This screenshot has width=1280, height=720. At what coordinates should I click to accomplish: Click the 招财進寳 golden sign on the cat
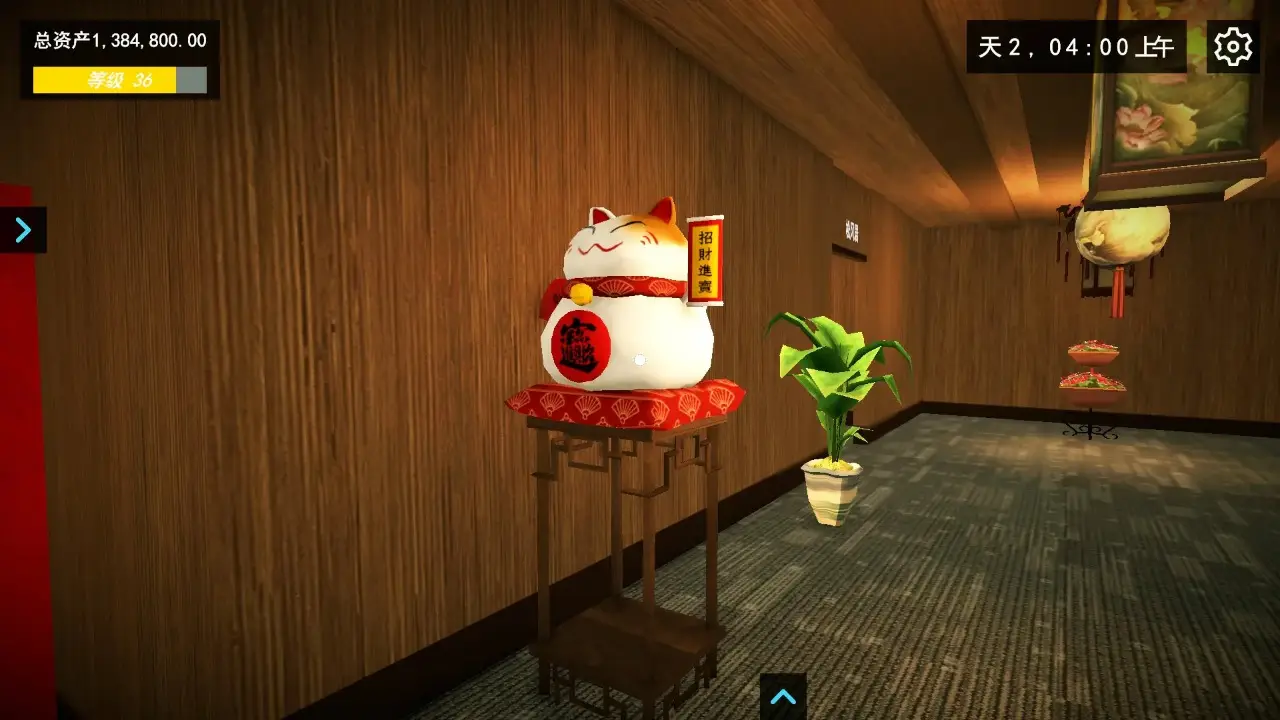click(706, 258)
